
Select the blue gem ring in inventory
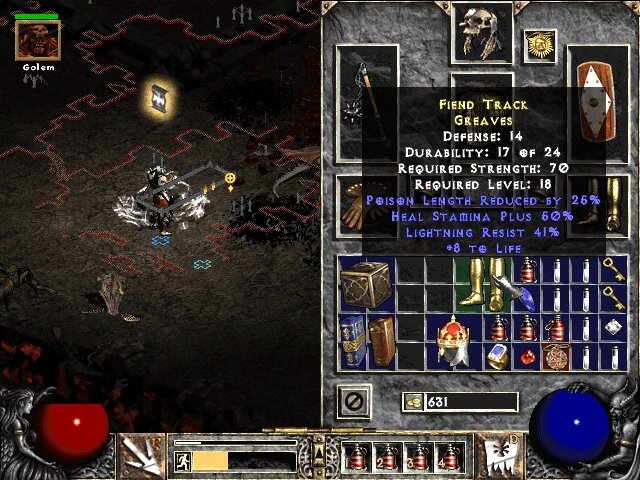click(498, 356)
